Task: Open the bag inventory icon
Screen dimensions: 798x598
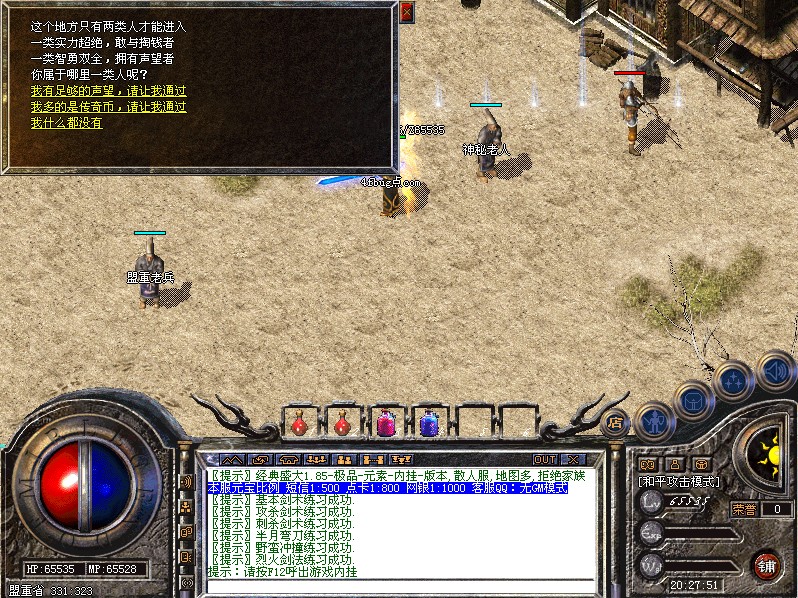Action: click(x=693, y=401)
